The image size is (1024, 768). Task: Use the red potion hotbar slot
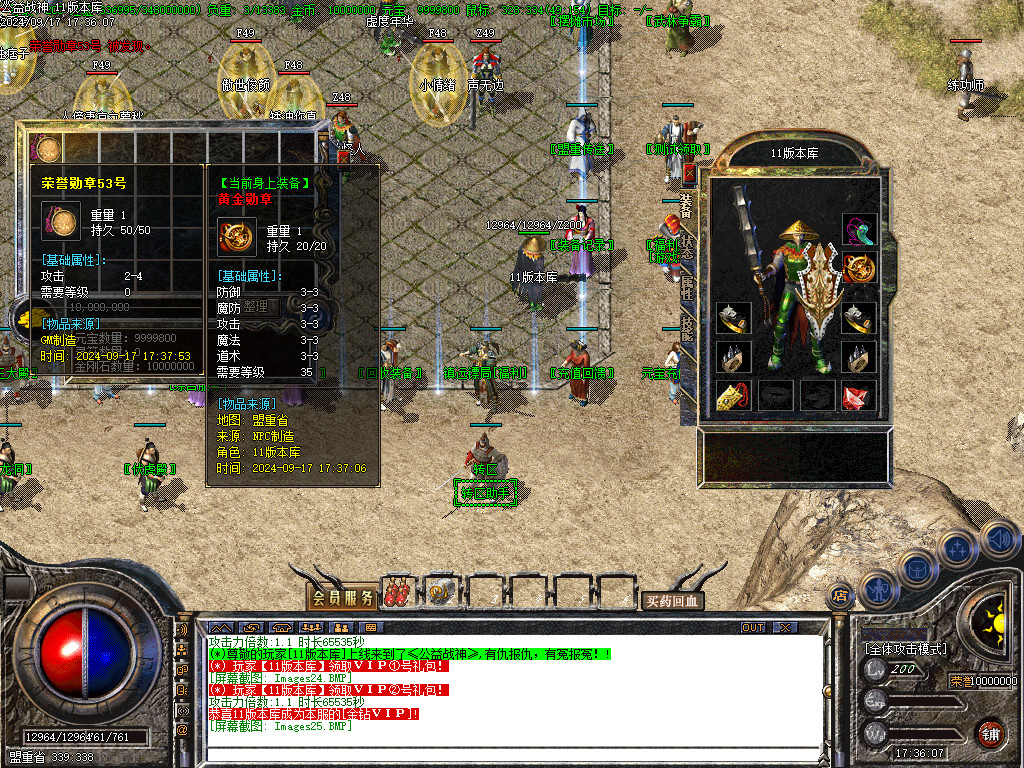[x=398, y=594]
